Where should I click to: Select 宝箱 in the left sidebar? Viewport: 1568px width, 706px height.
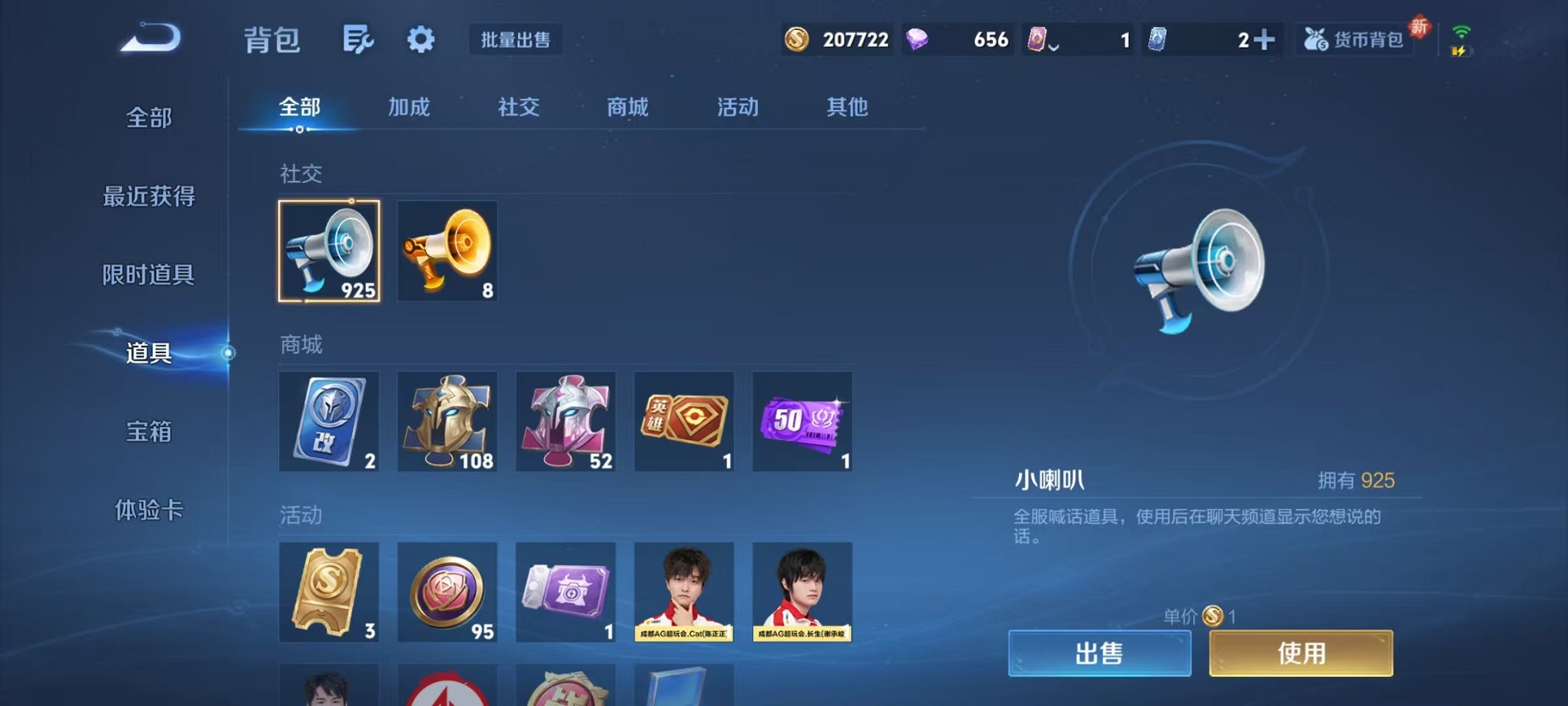[151, 432]
